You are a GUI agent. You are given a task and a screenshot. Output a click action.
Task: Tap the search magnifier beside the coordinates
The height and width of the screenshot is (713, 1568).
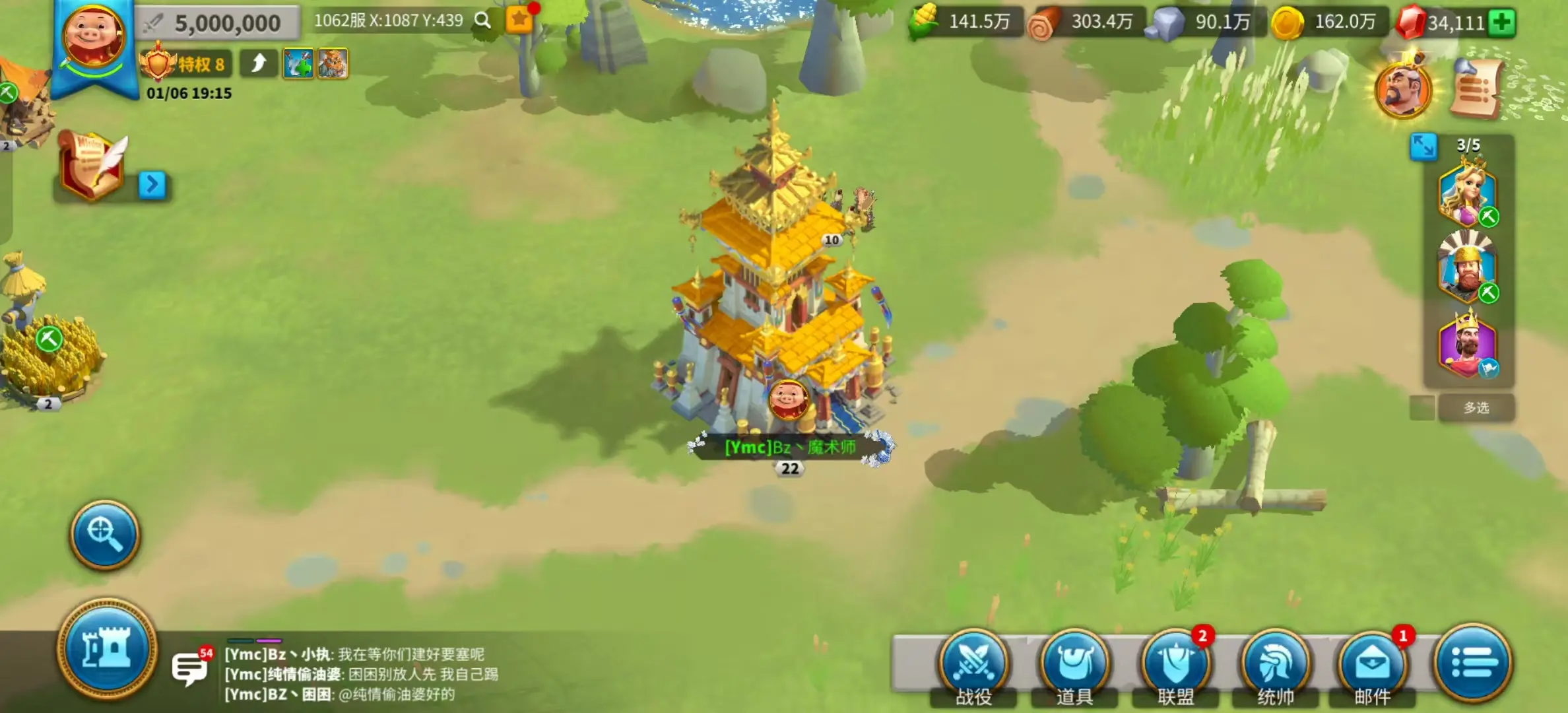[x=482, y=20]
